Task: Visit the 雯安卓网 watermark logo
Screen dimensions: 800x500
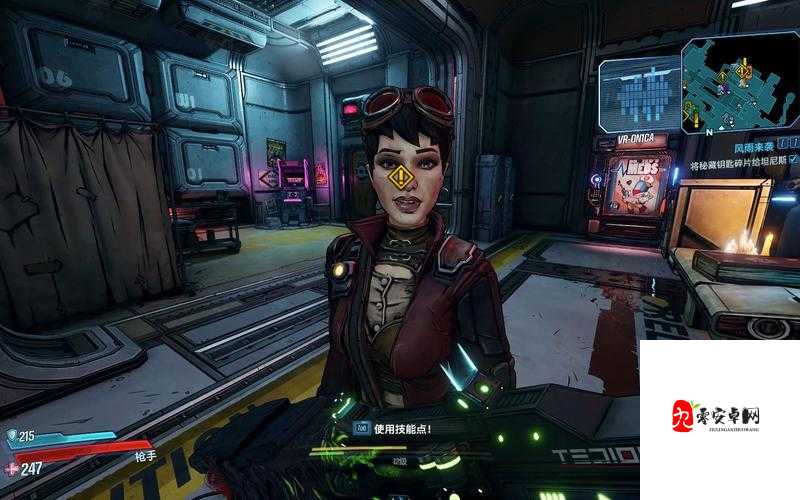Action: pos(719,416)
